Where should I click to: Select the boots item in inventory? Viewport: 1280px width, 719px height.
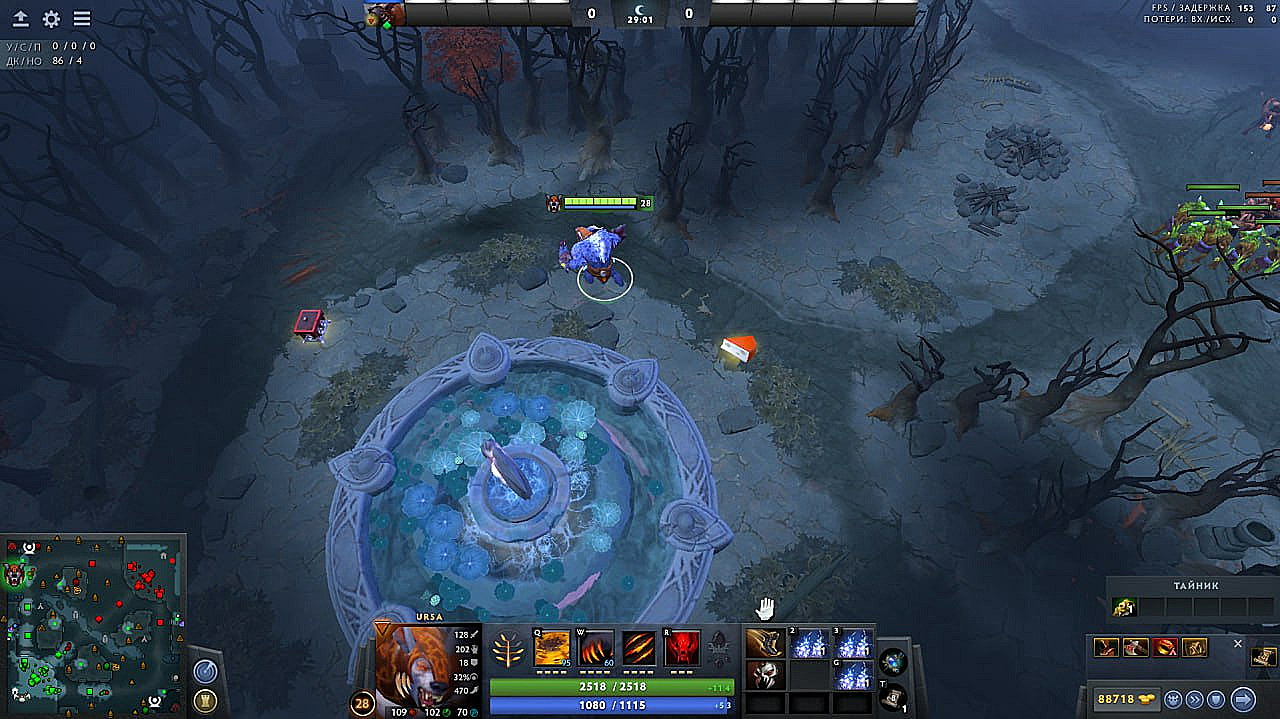pos(764,643)
